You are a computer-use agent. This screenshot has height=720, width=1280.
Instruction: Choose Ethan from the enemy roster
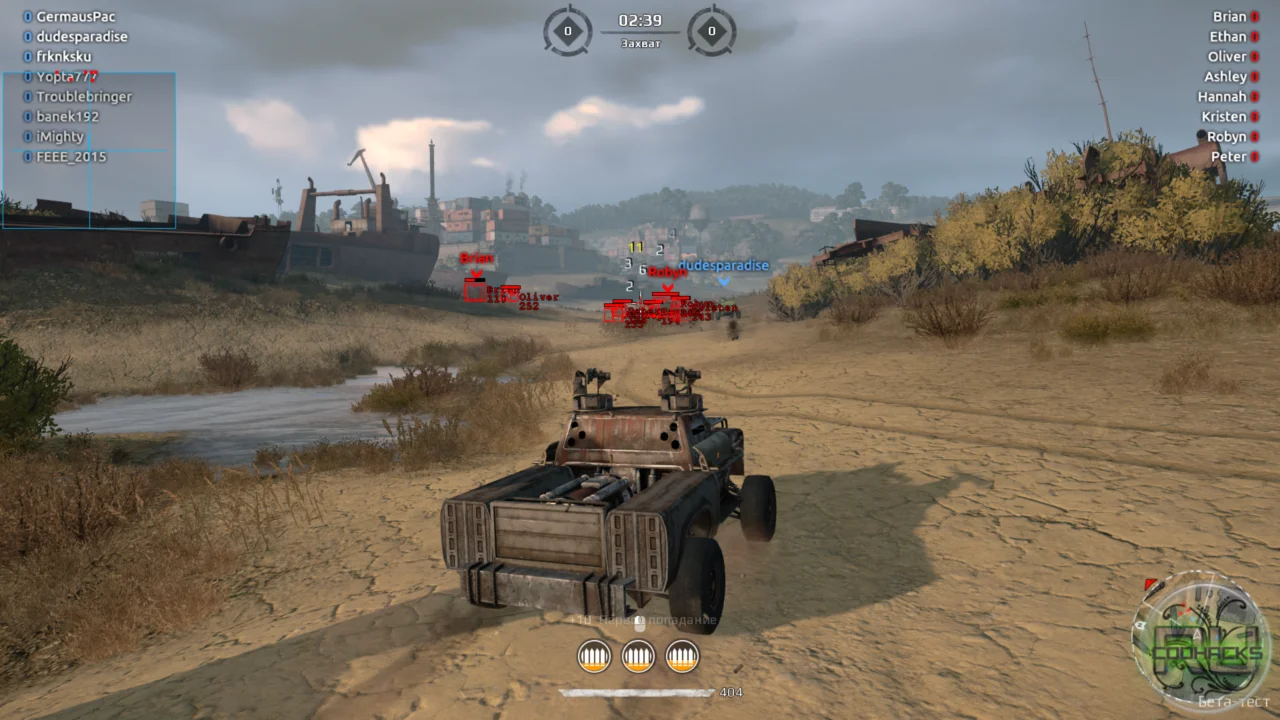click(1228, 37)
